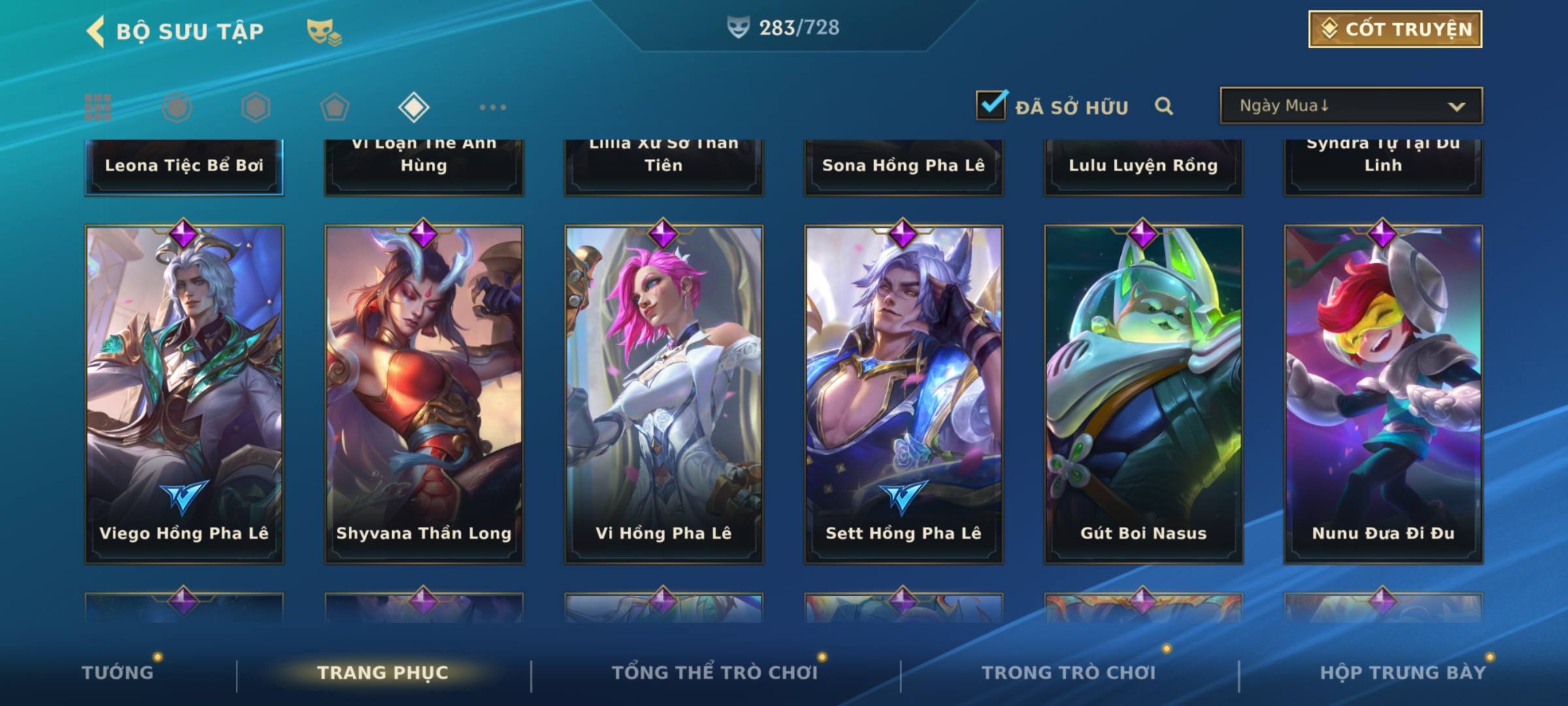The height and width of the screenshot is (706, 1568).
Task: Switch to the Tướng tab
Action: (118, 673)
